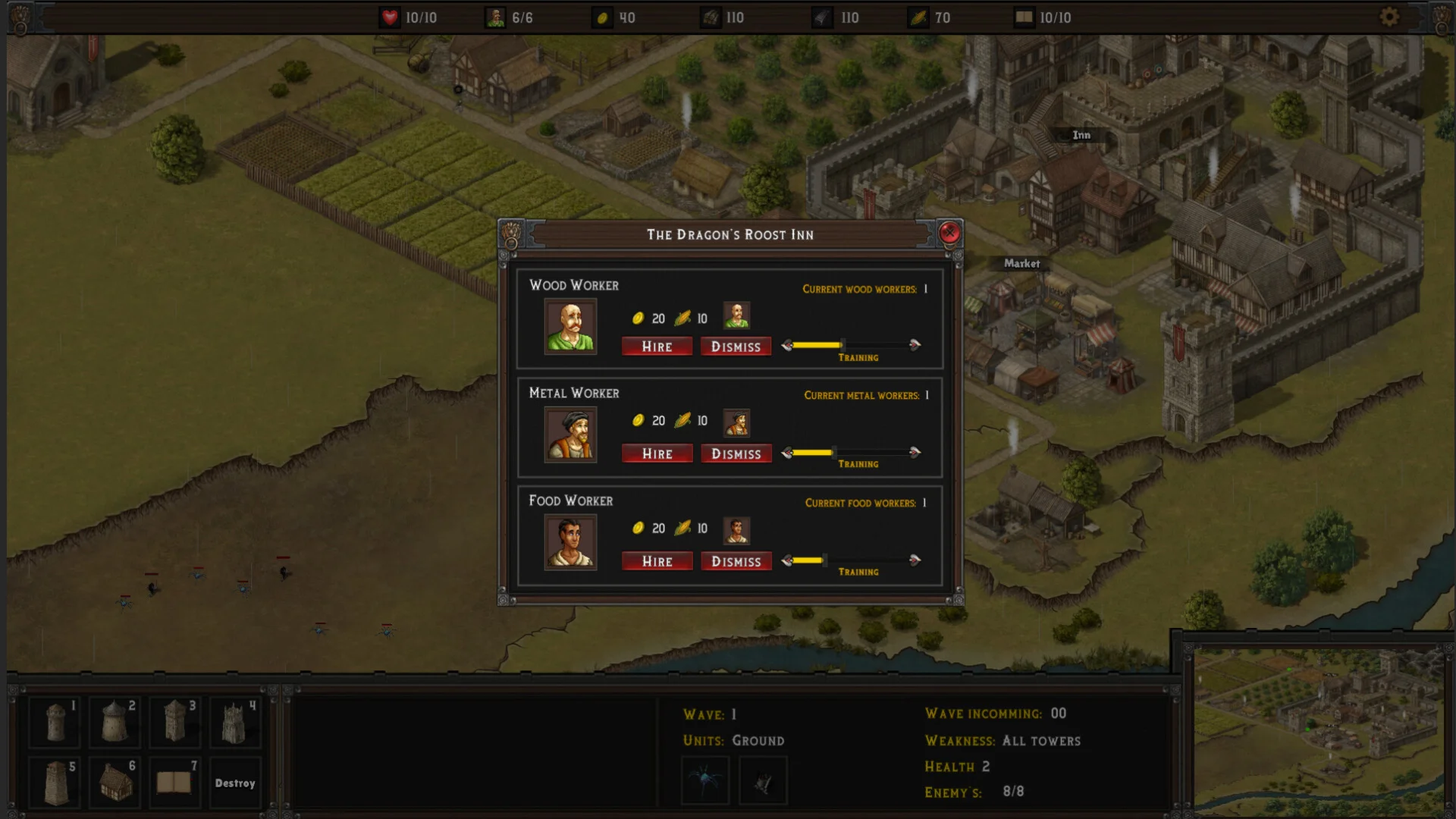This screenshot has height=819, width=1456.
Task: Pick the square tower in slot 3
Action: tap(174, 721)
